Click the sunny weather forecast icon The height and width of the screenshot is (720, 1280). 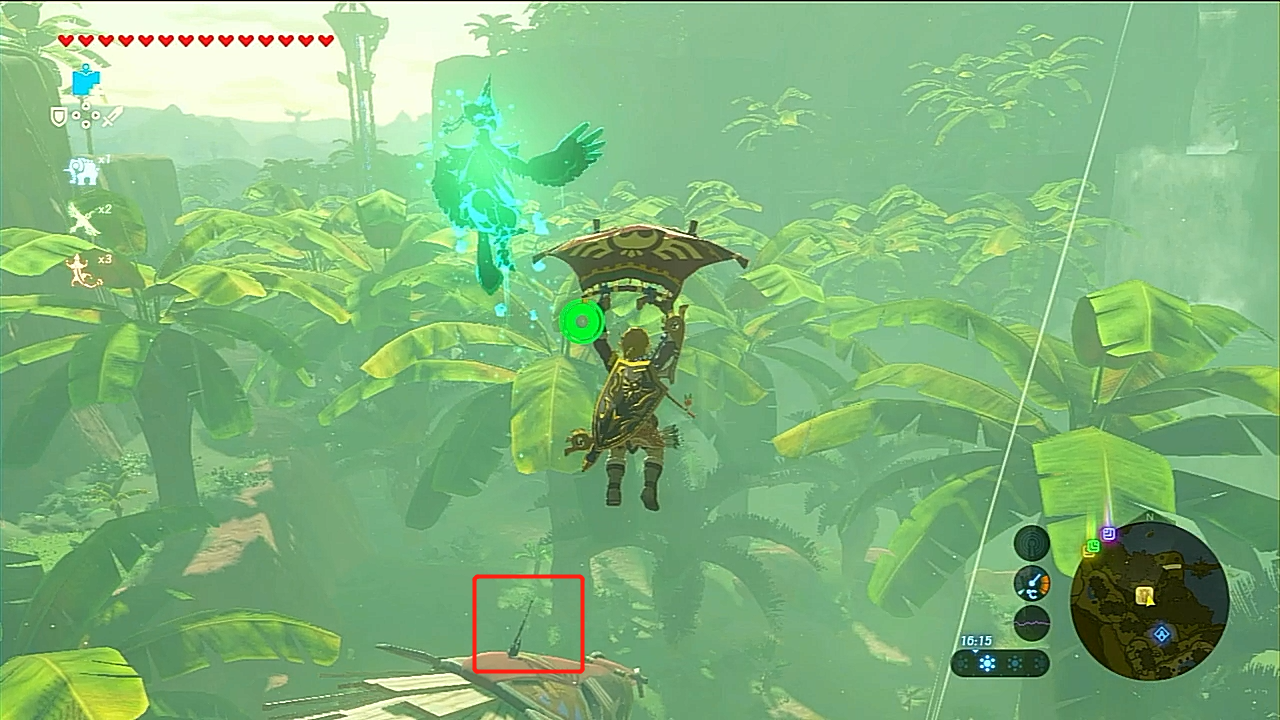(x=987, y=663)
